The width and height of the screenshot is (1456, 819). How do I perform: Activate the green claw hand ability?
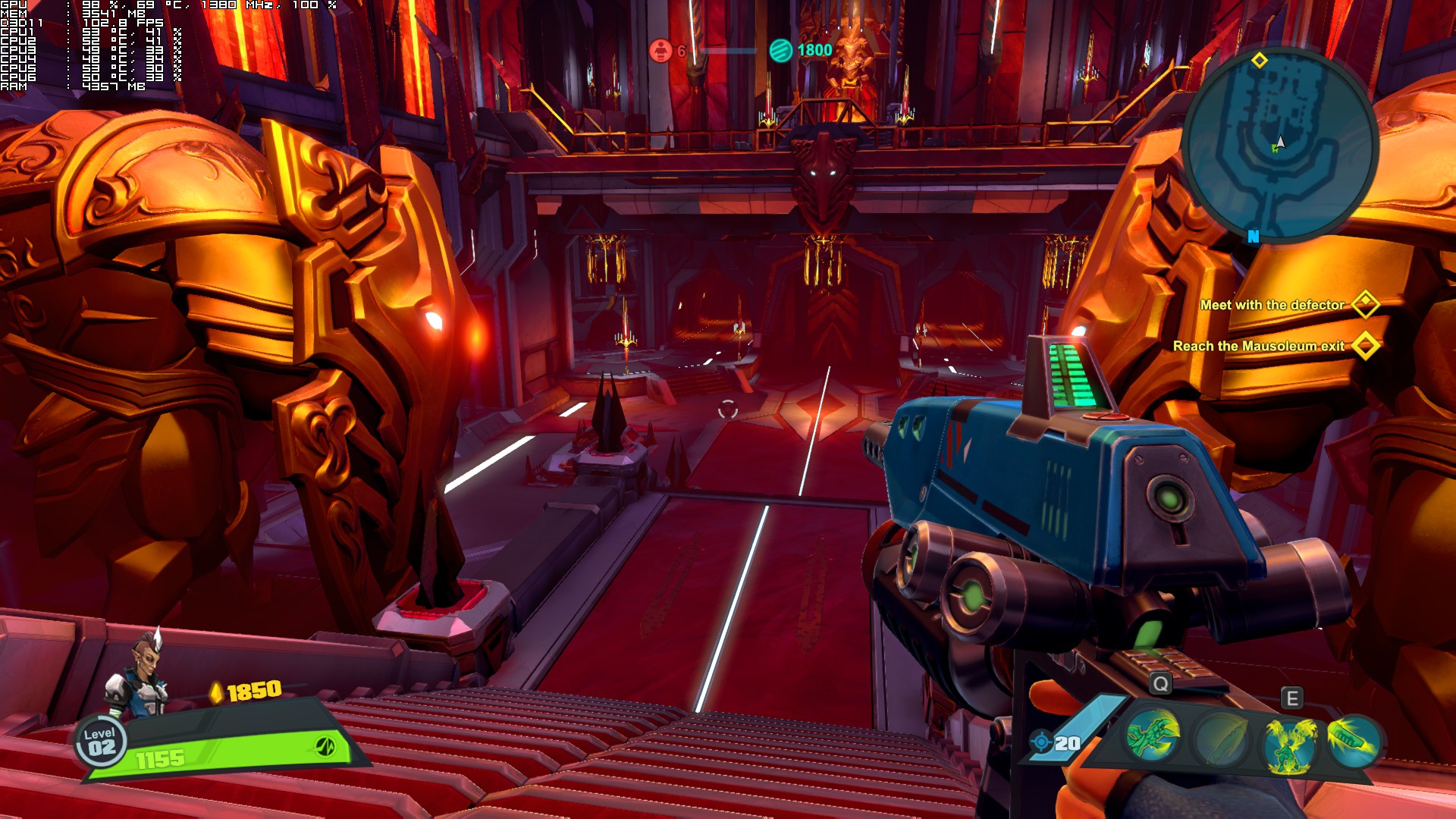pyautogui.click(x=1152, y=735)
